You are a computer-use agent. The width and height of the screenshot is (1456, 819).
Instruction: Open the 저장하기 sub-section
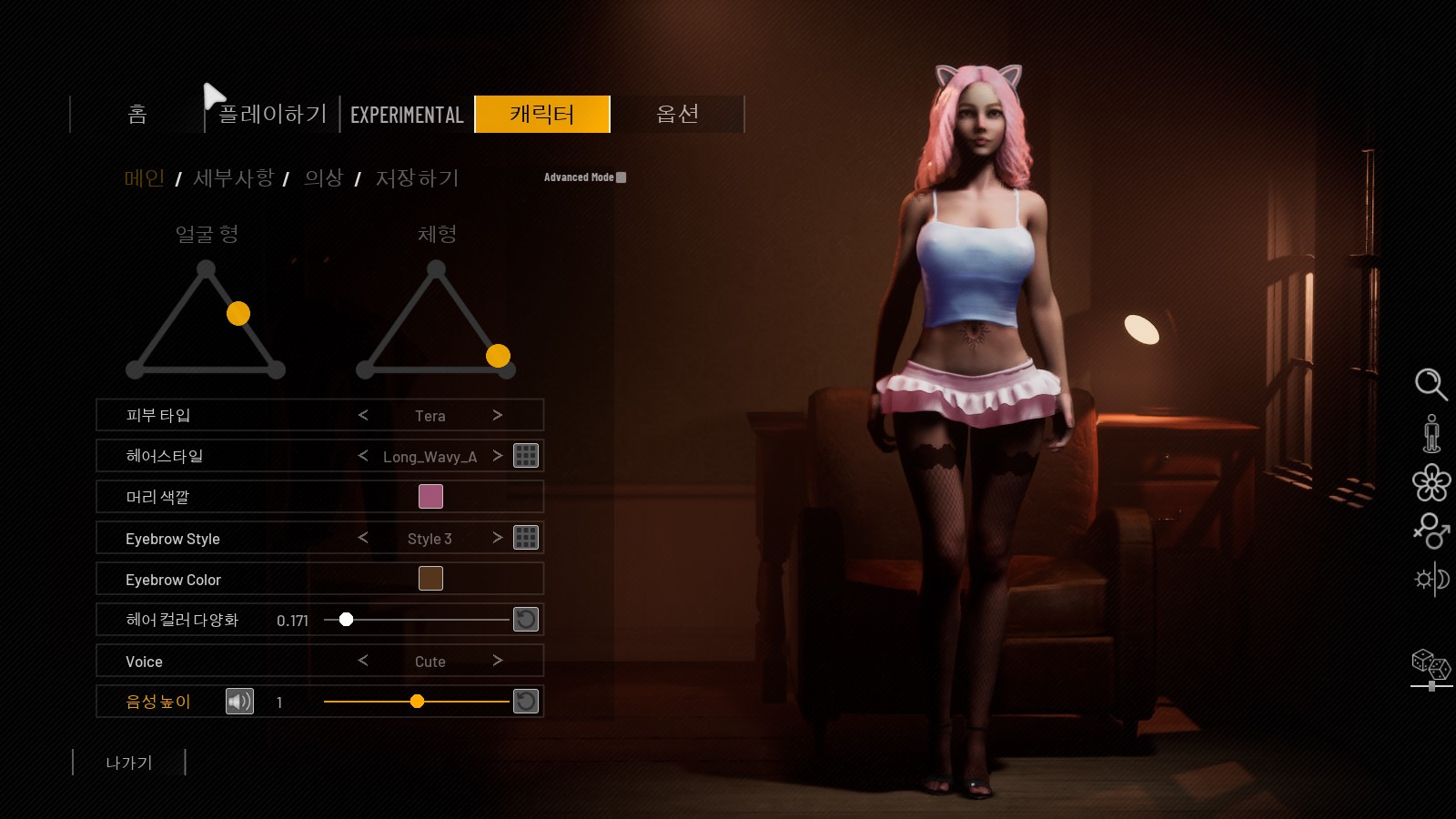coord(417,178)
